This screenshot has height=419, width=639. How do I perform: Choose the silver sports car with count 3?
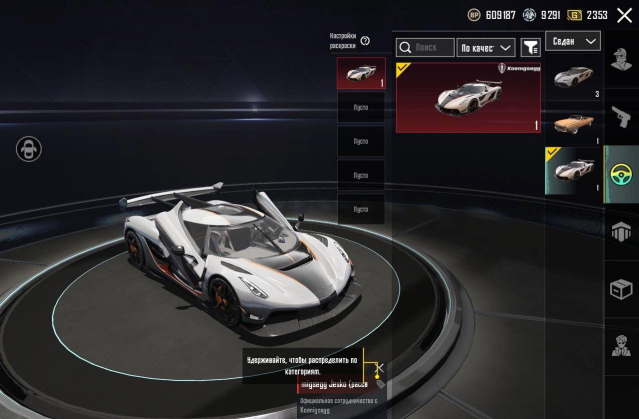[574, 80]
